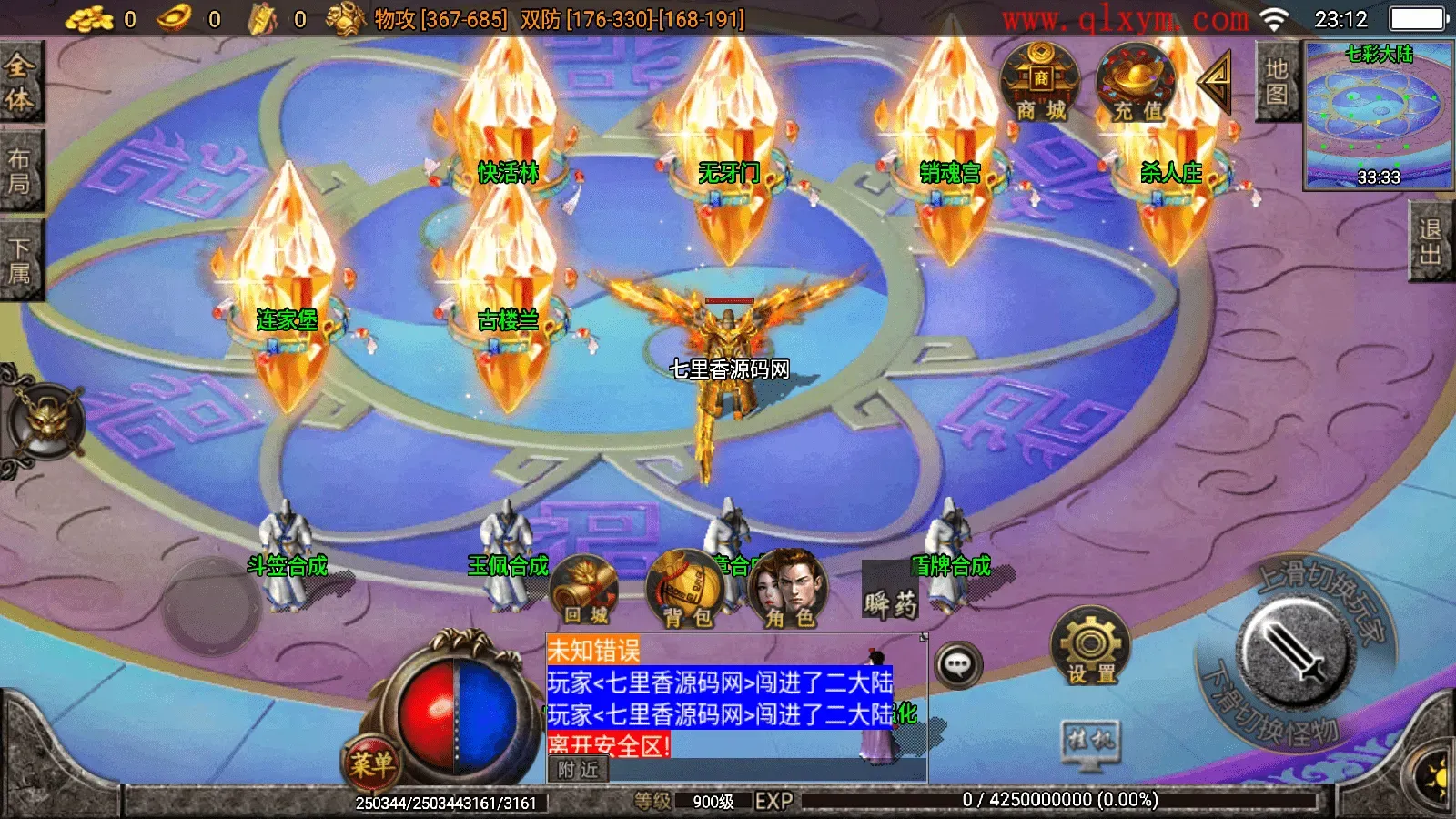Open the chat speech bubble button
1456x819 pixels.
click(x=957, y=665)
